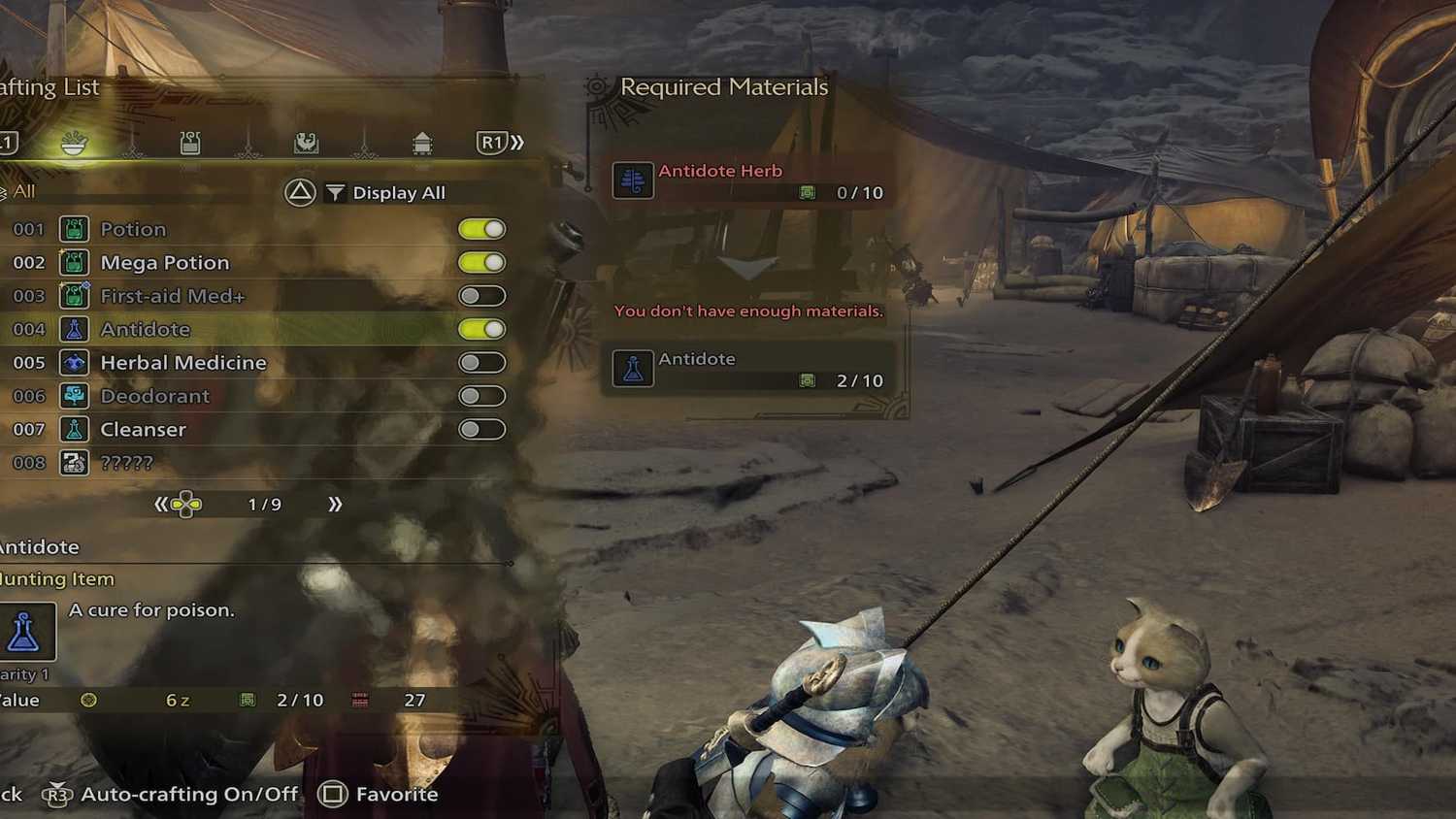Click the Antidote Herb material icon
The height and width of the screenshot is (819, 1456).
(x=633, y=180)
